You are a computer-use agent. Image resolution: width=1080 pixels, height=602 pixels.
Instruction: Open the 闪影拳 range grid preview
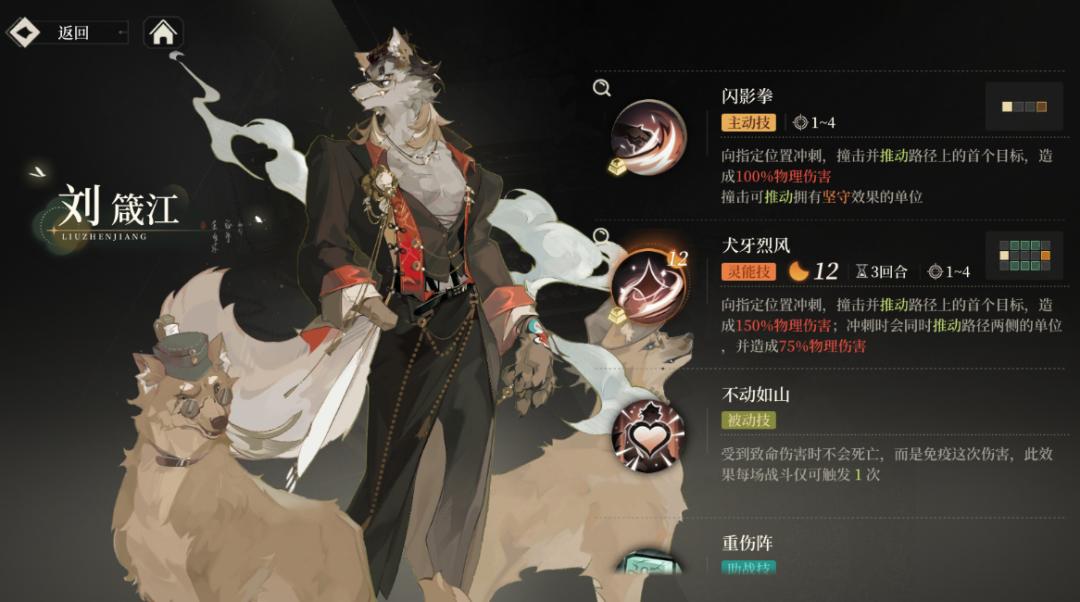(1023, 107)
